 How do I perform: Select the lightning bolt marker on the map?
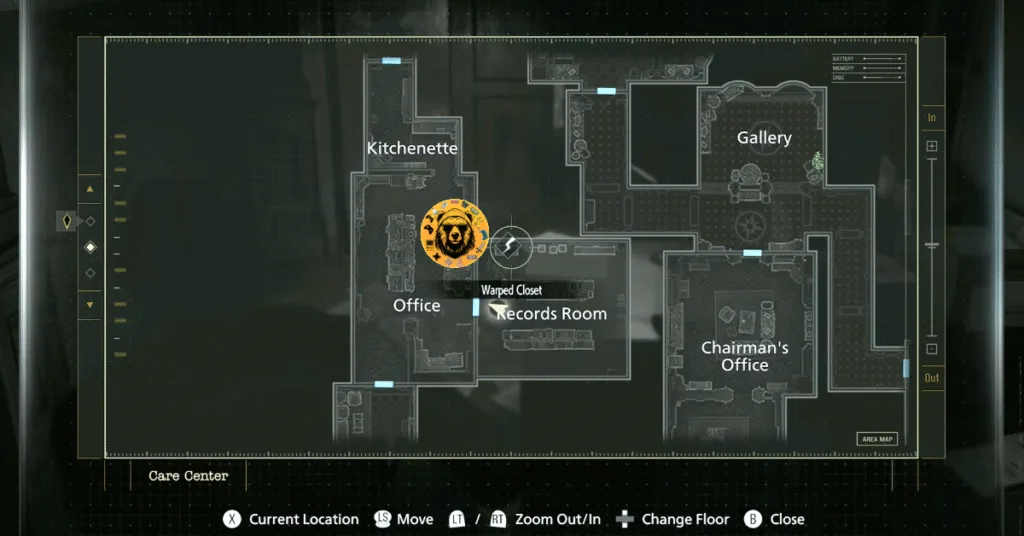click(x=510, y=245)
